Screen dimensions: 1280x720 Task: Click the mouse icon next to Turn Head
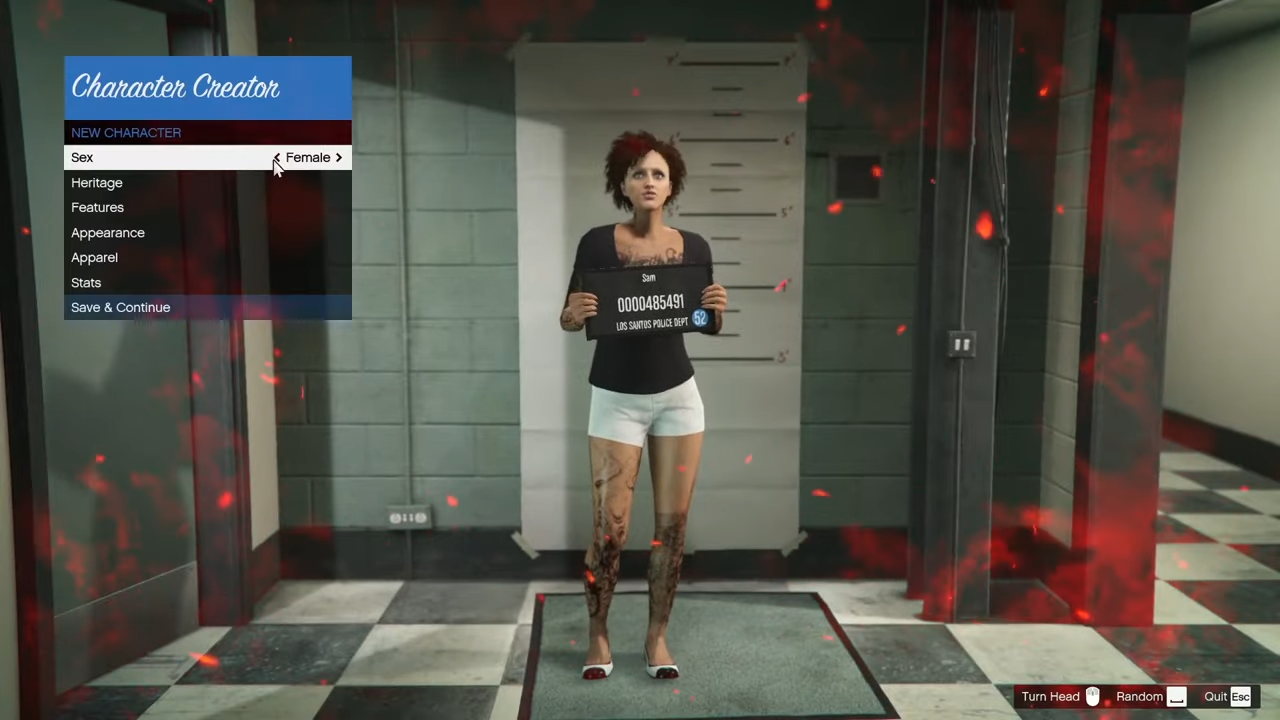(x=1092, y=696)
